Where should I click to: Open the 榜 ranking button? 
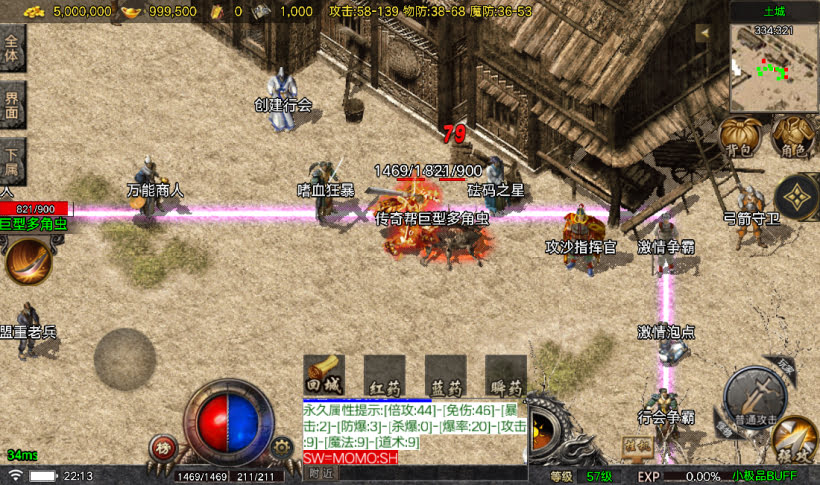[163, 449]
